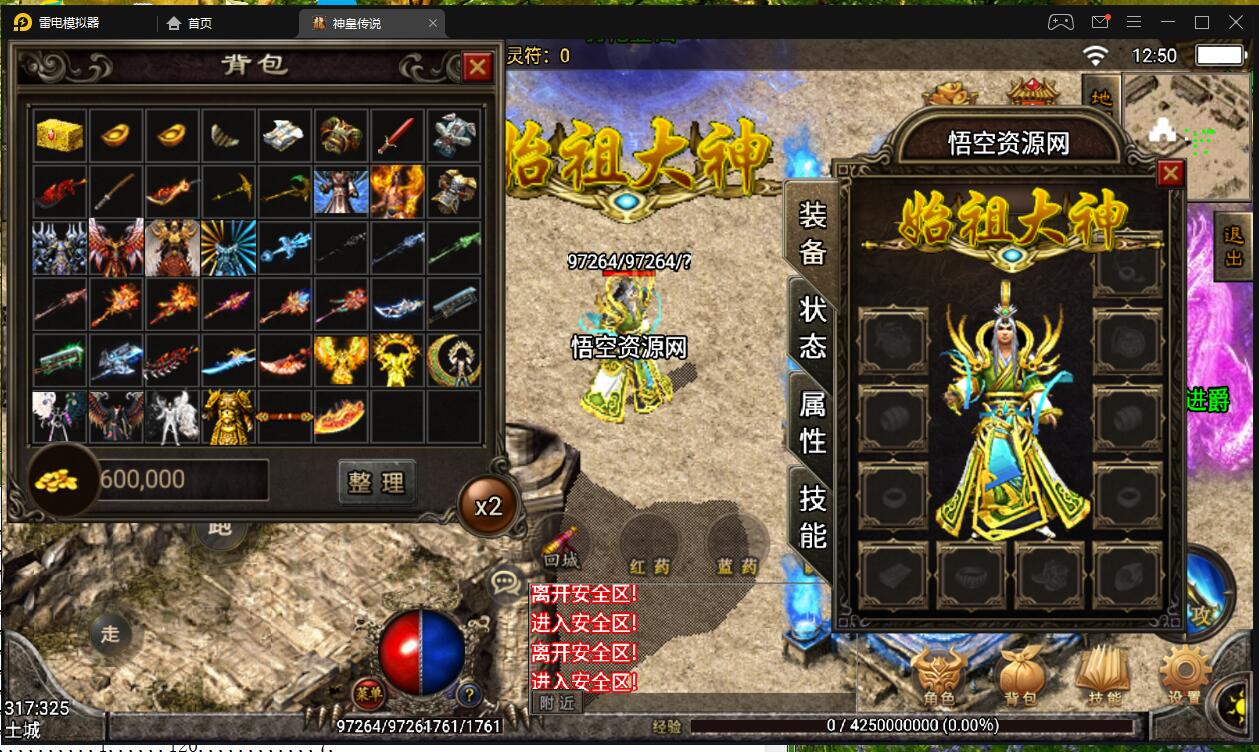
Task: Use the 回城 return scroll
Action: click(x=561, y=546)
